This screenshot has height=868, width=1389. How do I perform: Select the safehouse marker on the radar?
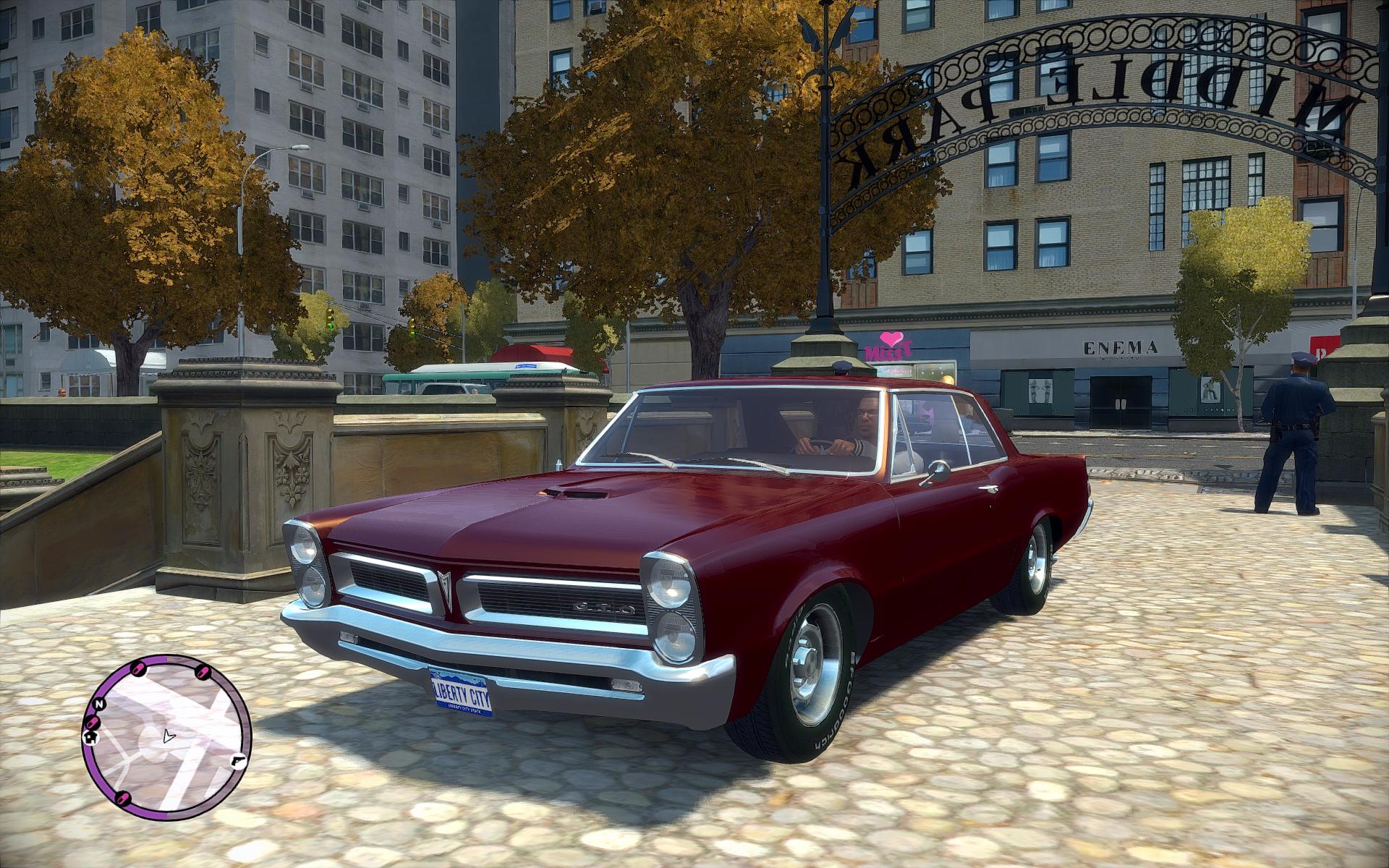tap(92, 736)
